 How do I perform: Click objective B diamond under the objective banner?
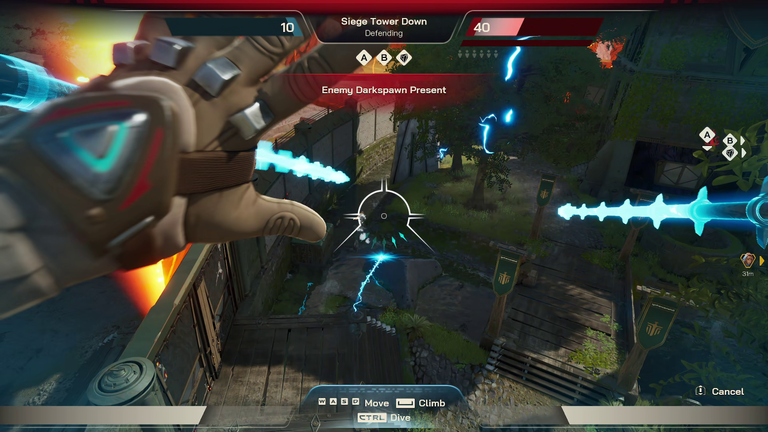(383, 57)
